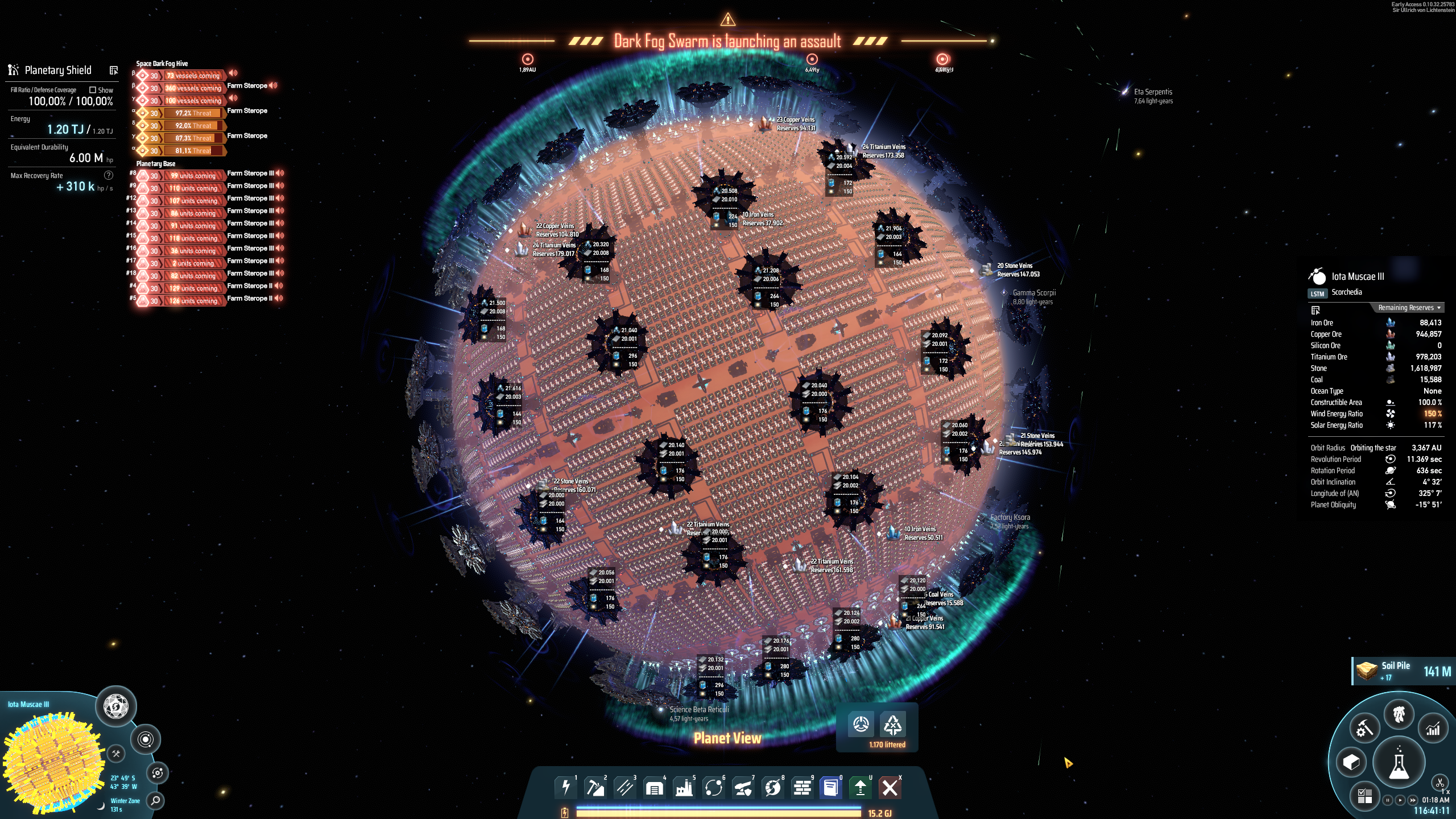Screen dimensions: 1456x819
Task: Open the blue blueprint book
Action: [830, 788]
